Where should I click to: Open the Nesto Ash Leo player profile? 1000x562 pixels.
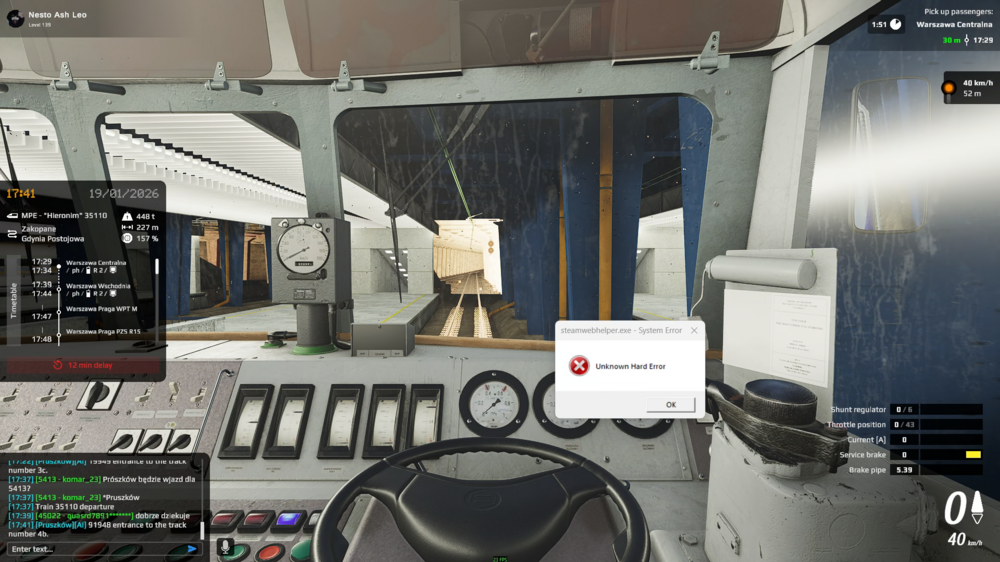click(16, 18)
